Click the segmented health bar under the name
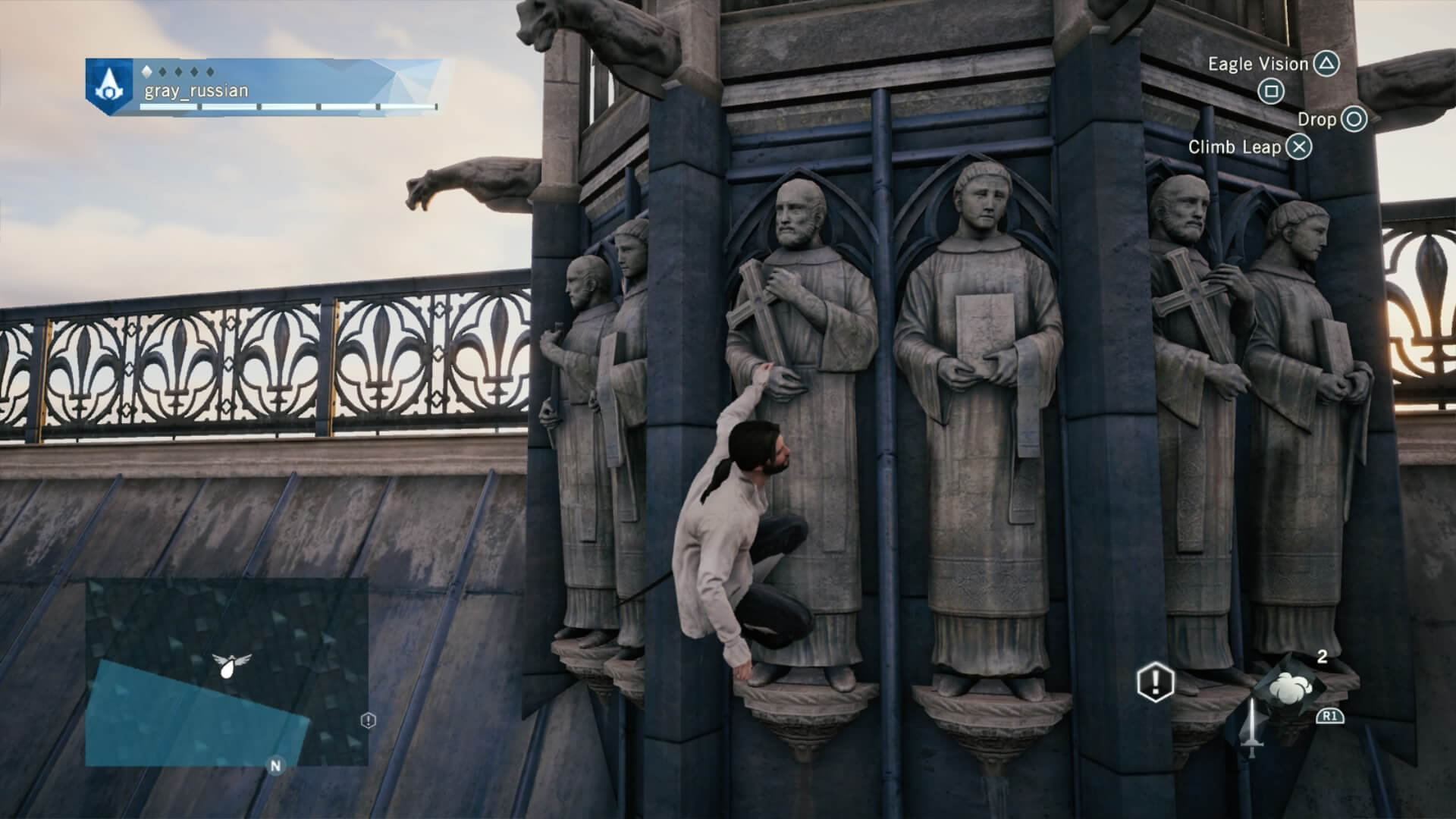 288,106
